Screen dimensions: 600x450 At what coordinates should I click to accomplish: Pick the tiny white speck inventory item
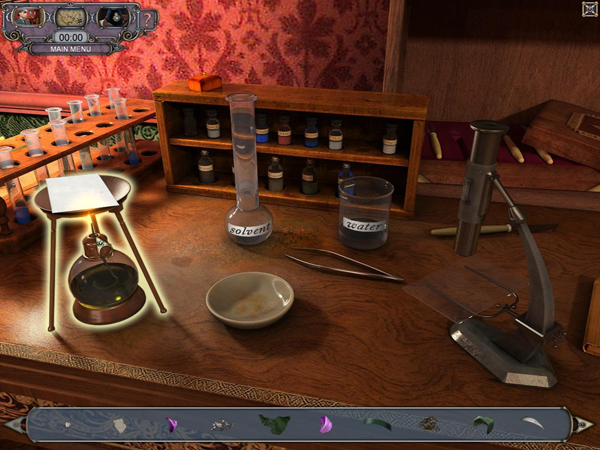67,425
